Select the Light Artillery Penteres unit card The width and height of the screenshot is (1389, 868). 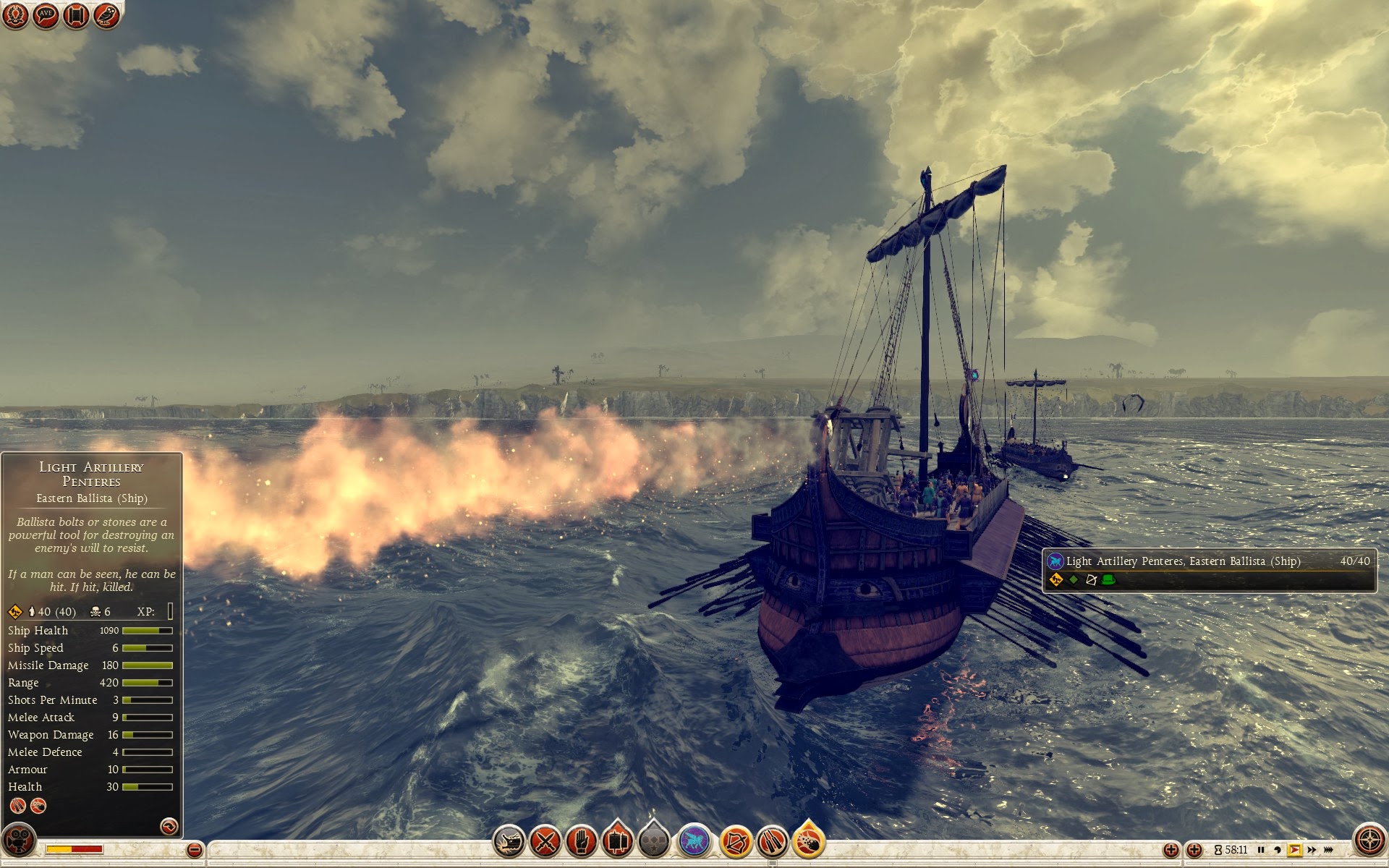coord(1209,570)
